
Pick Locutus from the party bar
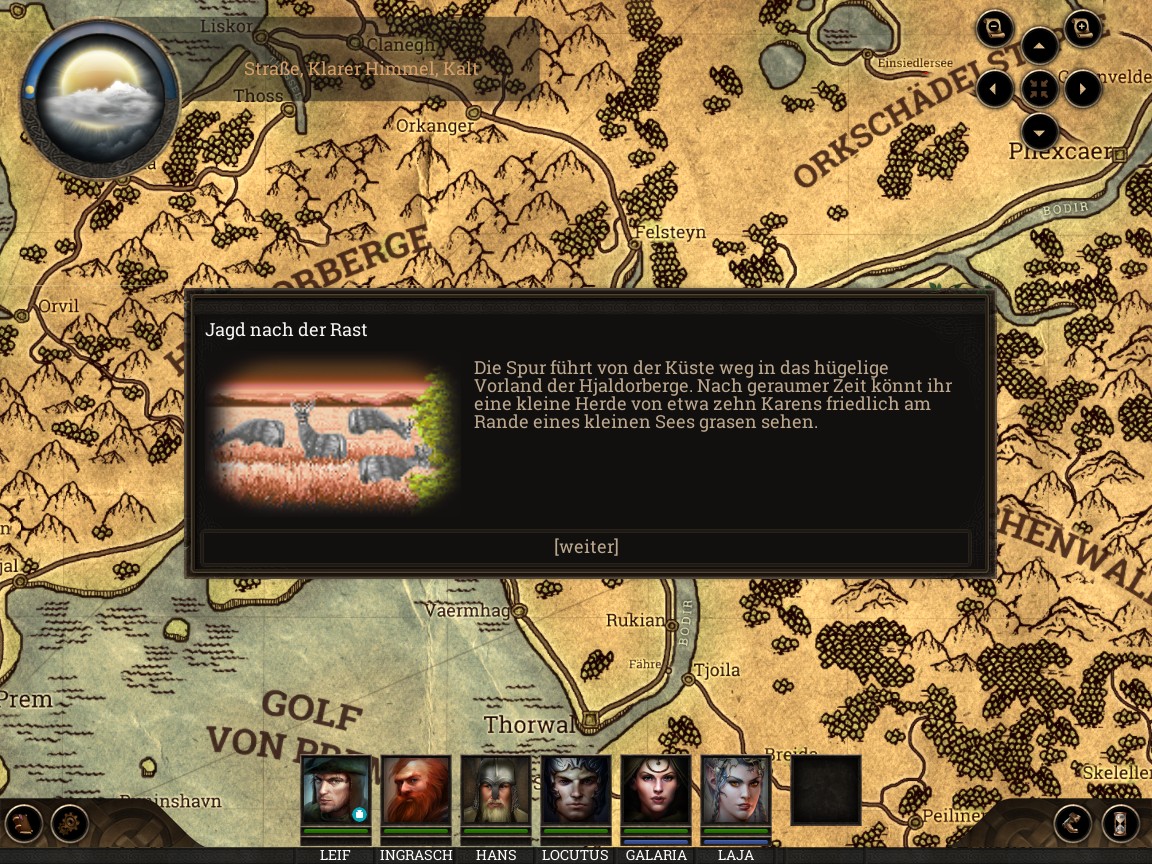point(576,790)
